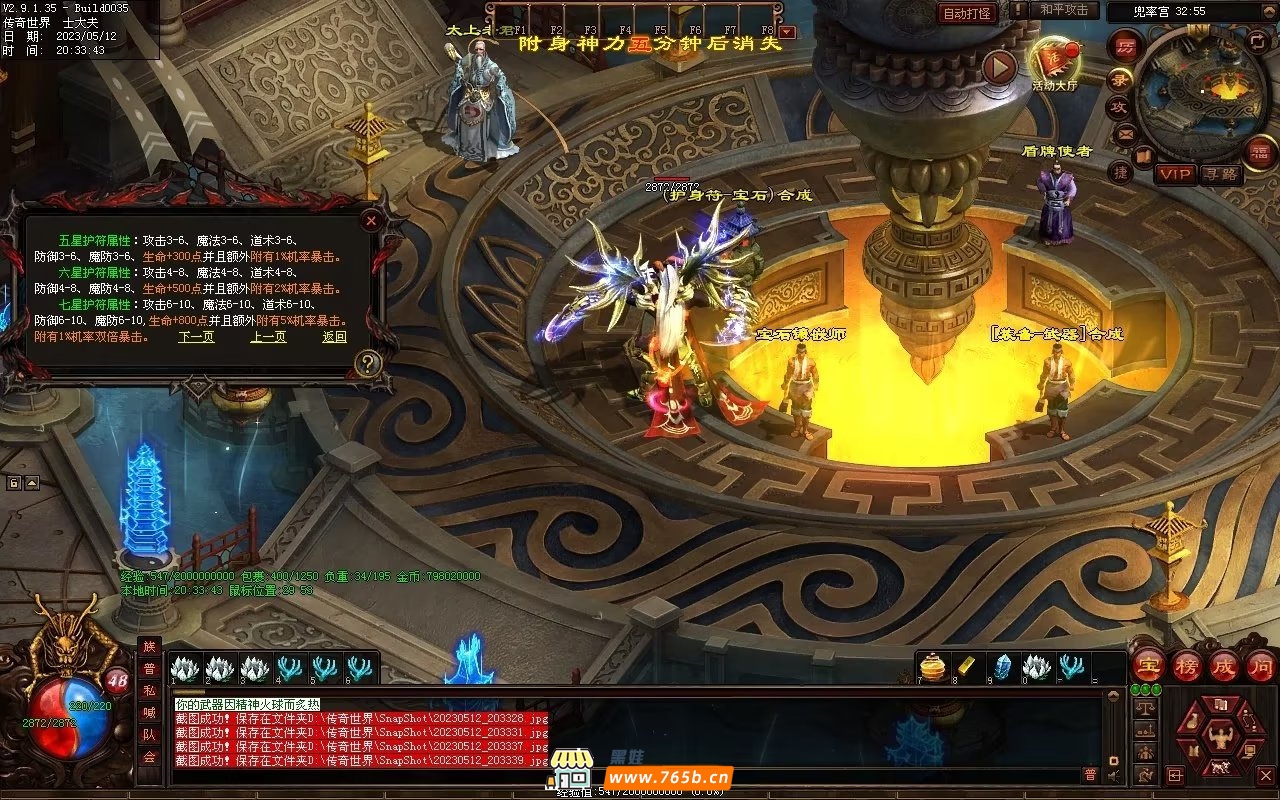This screenshot has width=1280, height=800.
Task: Toggle the 自动打怪 auto-fight button
Action: [x=967, y=13]
